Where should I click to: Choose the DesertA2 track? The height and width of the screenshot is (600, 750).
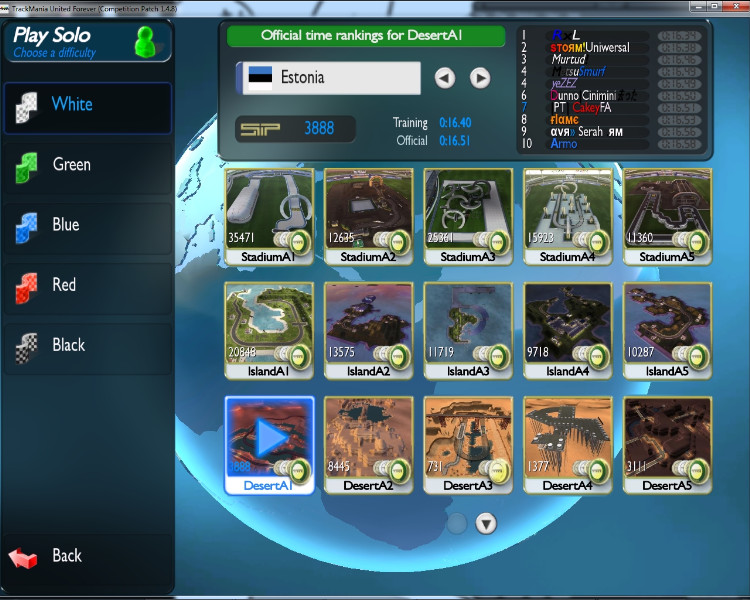click(x=369, y=443)
